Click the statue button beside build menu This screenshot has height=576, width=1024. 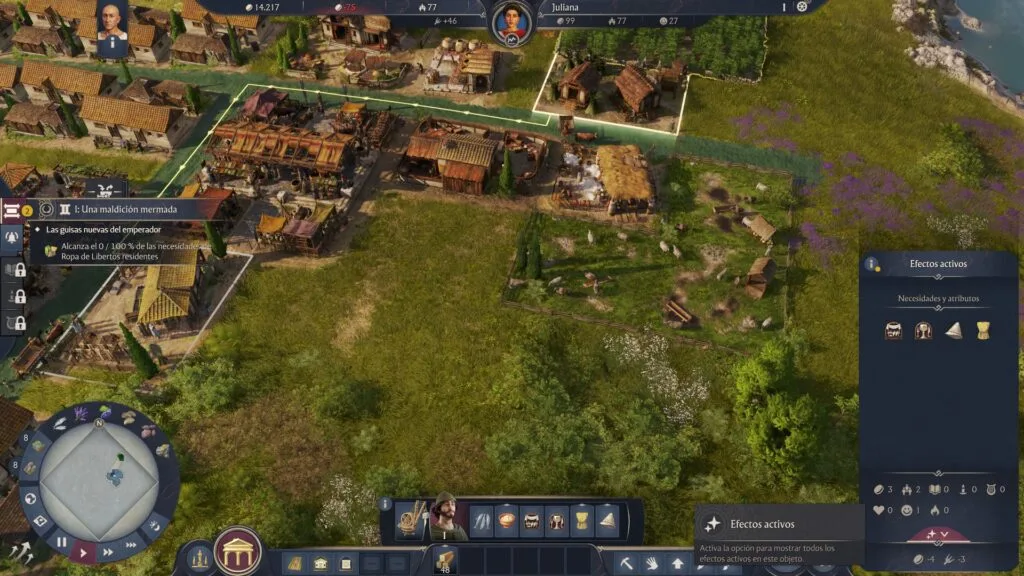[x=198, y=556]
